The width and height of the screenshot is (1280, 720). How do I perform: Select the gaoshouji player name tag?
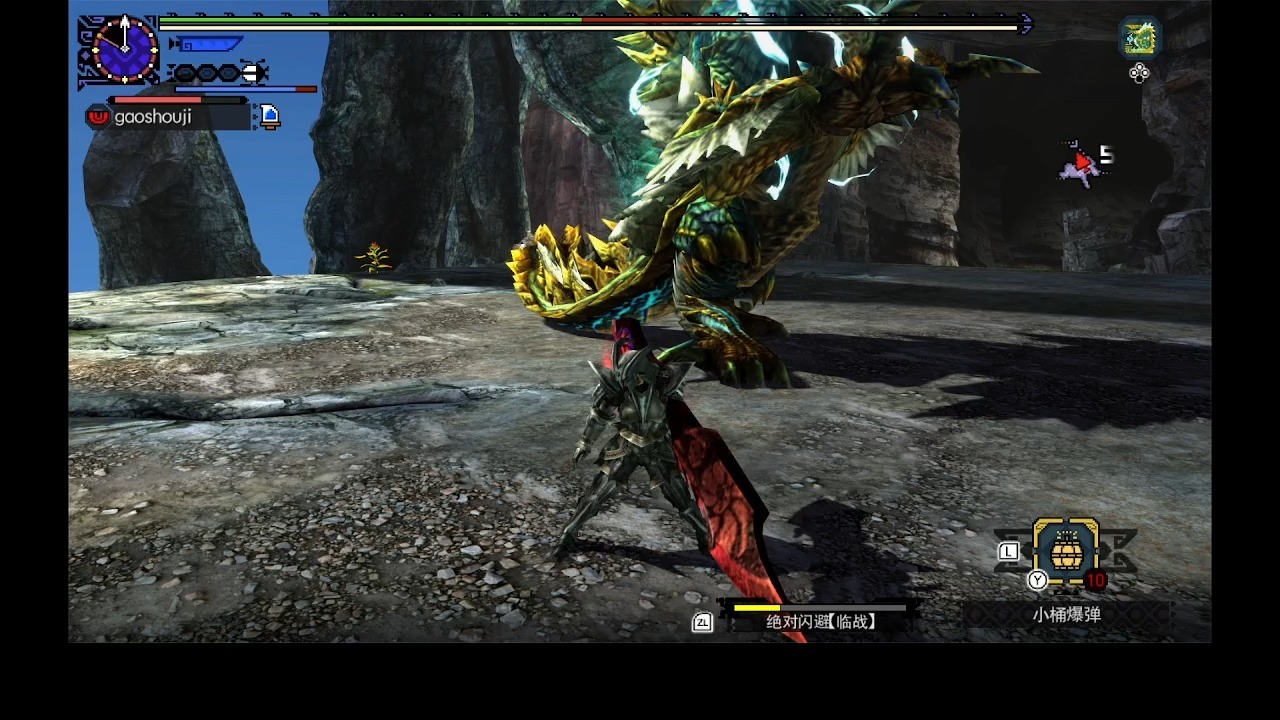(x=152, y=117)
